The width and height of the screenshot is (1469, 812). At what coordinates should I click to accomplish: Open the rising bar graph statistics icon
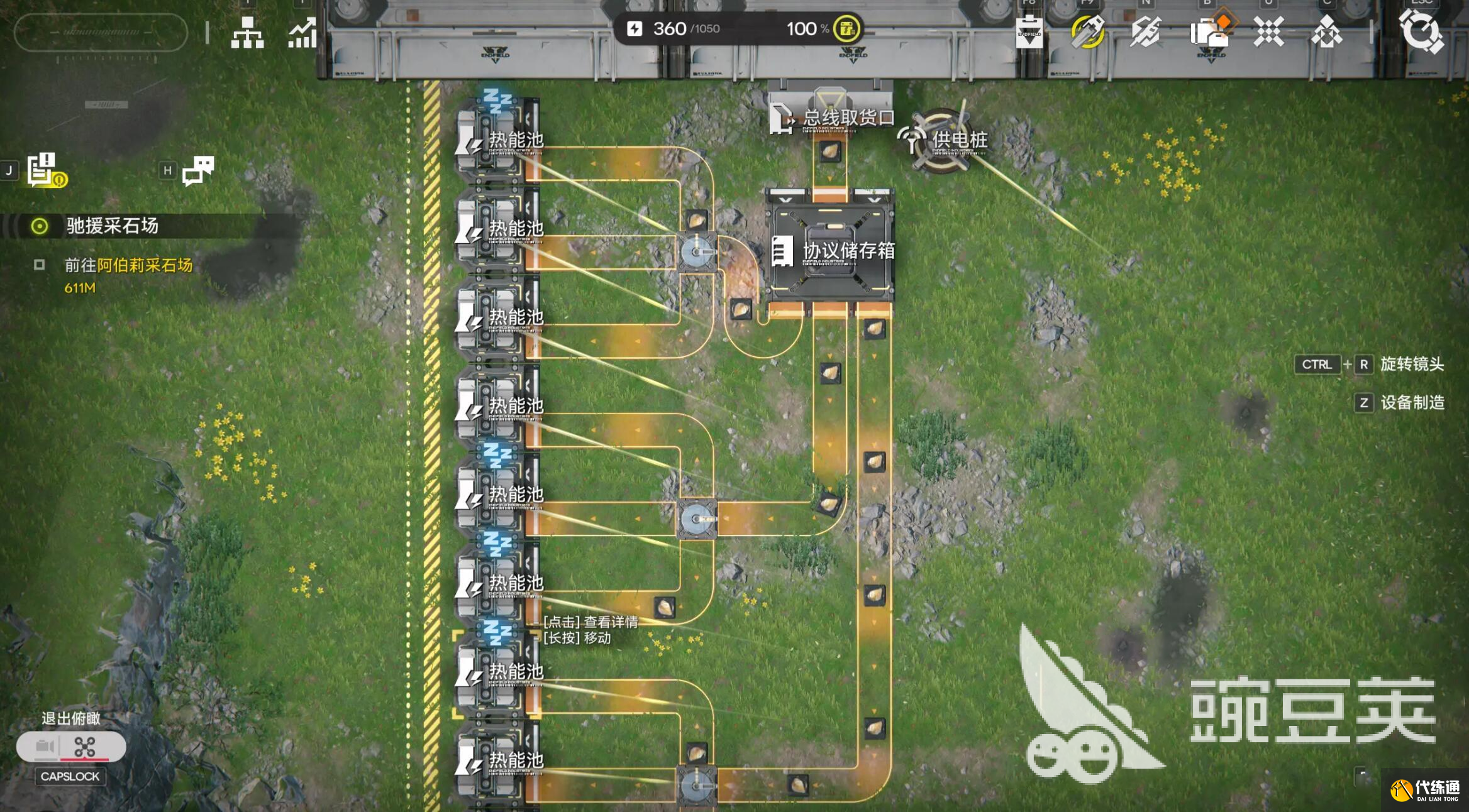(x=302, y=33)
